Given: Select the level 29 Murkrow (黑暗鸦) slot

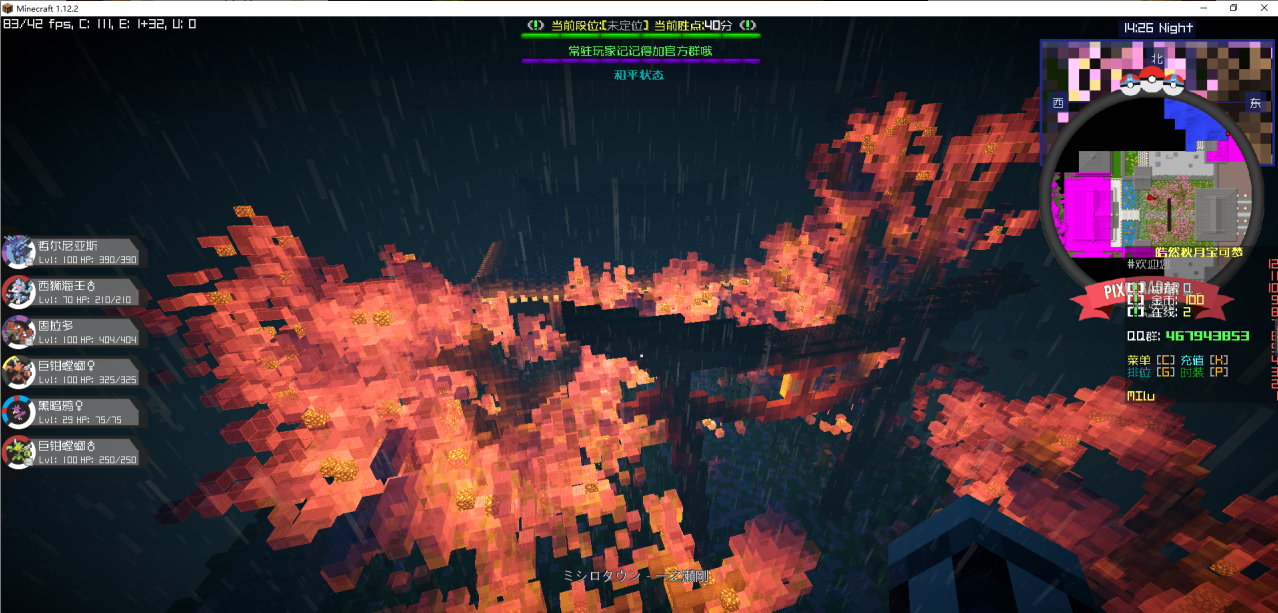Looking at the screenshot, I should pos(70,412).
